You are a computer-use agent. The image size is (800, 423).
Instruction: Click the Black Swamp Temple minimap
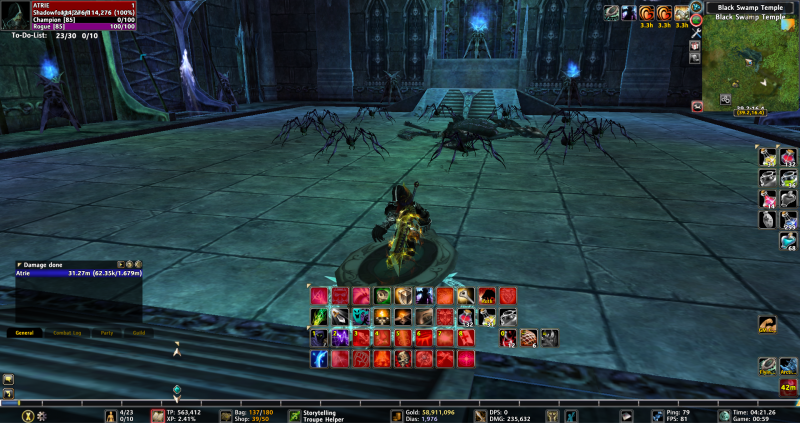click(x=746, y=66)
